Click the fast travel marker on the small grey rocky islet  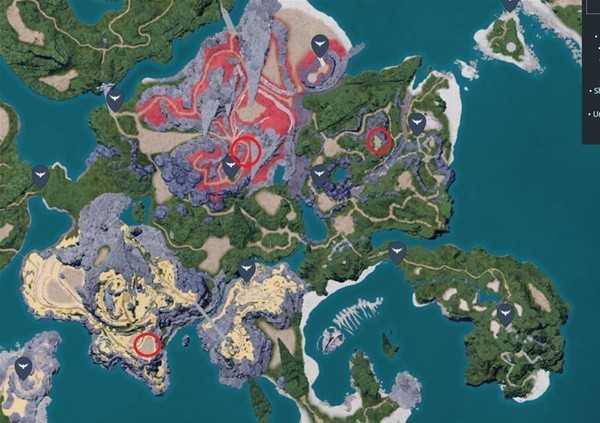[23, 367]
